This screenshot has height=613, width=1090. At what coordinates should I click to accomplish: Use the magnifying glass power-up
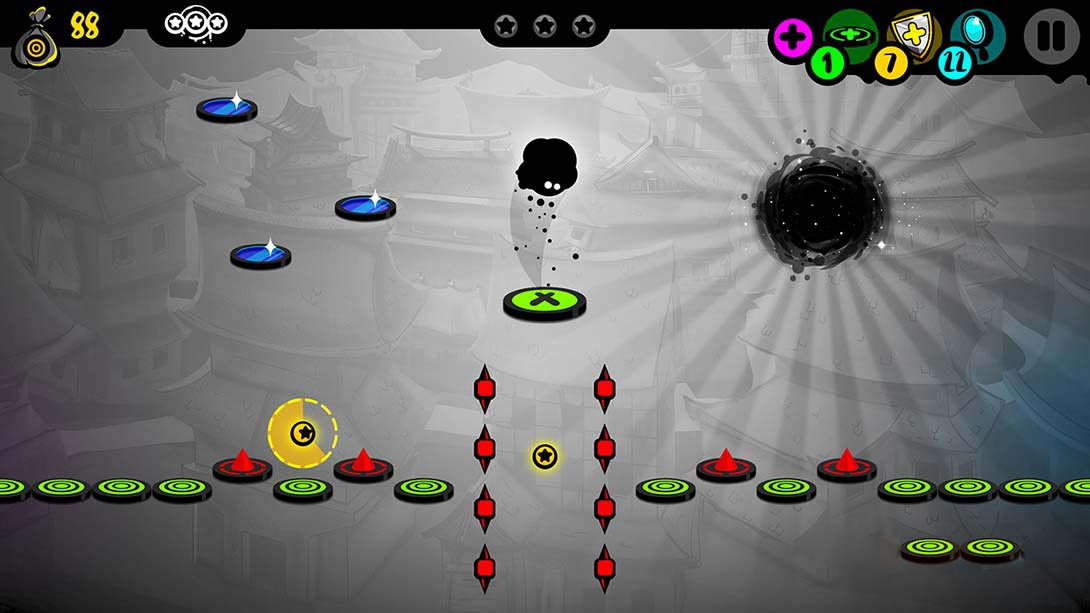[978, 33]
